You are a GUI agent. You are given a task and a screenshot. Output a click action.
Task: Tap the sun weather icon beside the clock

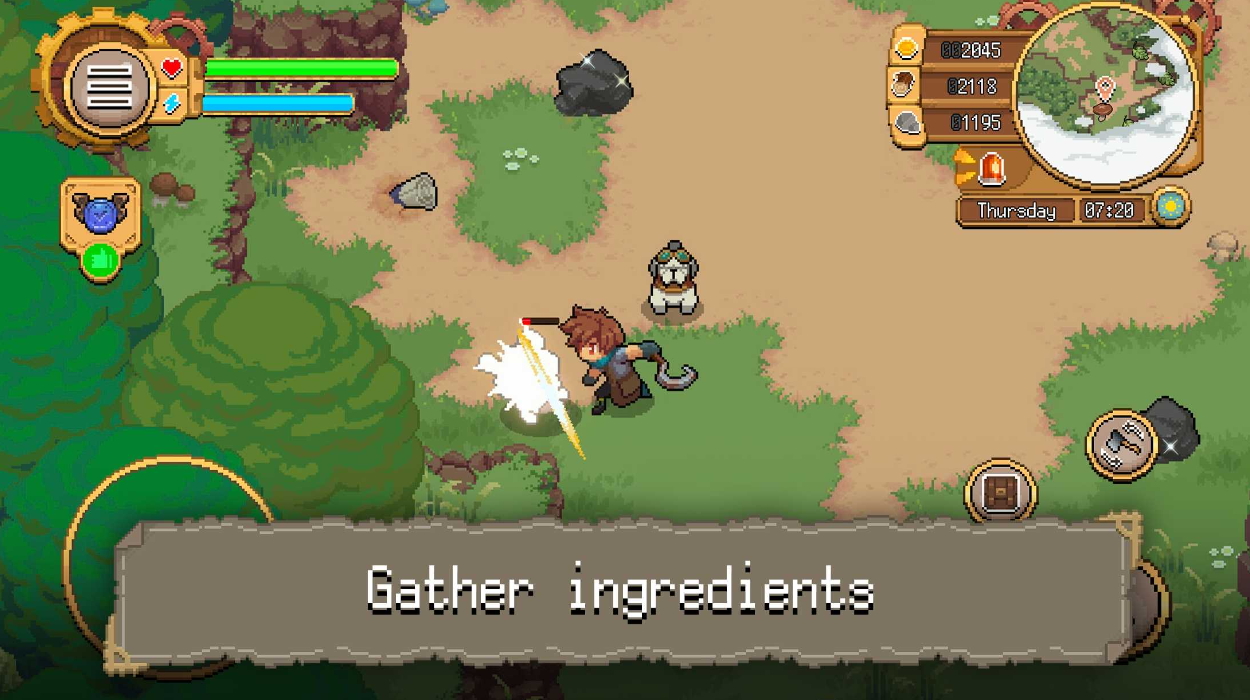coord(1169,207)
